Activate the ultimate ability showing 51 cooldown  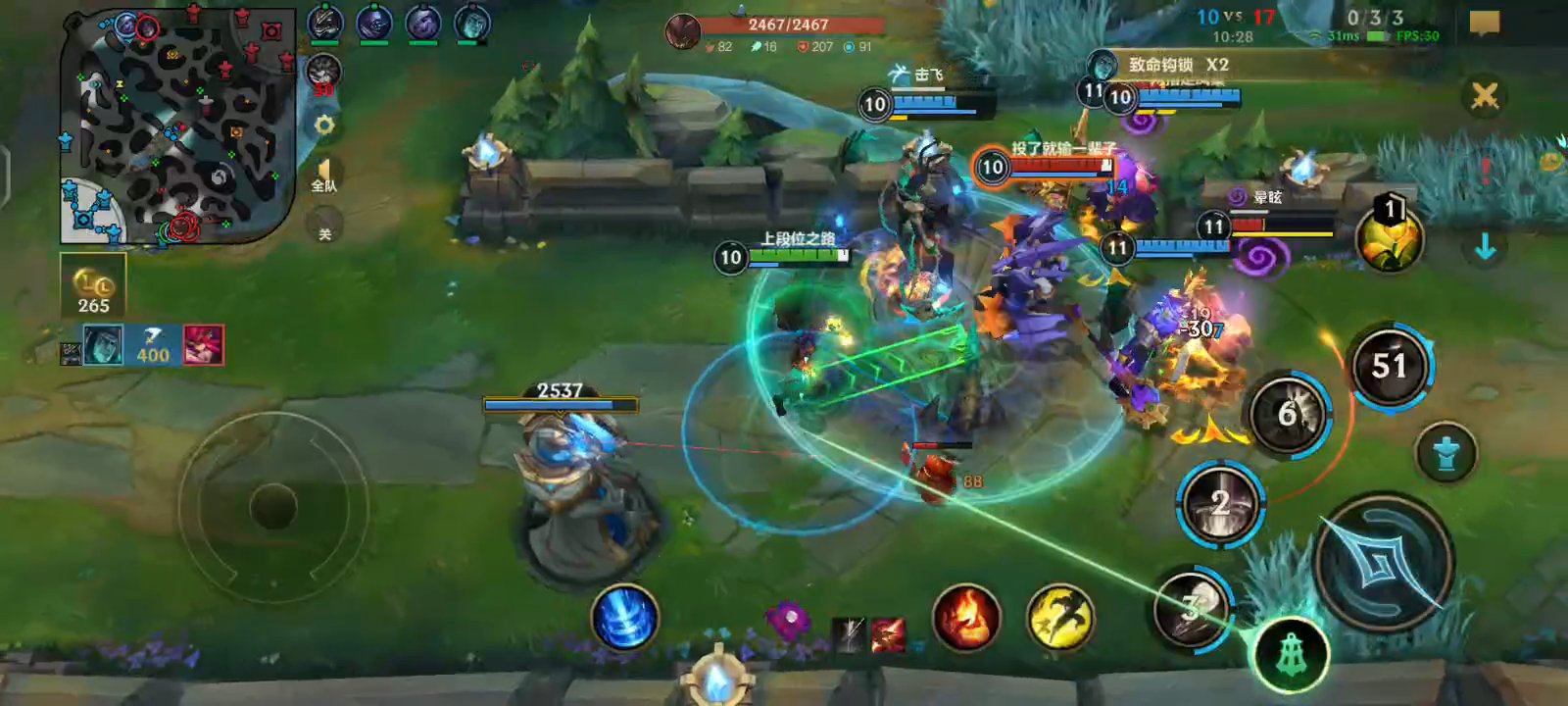pos(1390,367)
